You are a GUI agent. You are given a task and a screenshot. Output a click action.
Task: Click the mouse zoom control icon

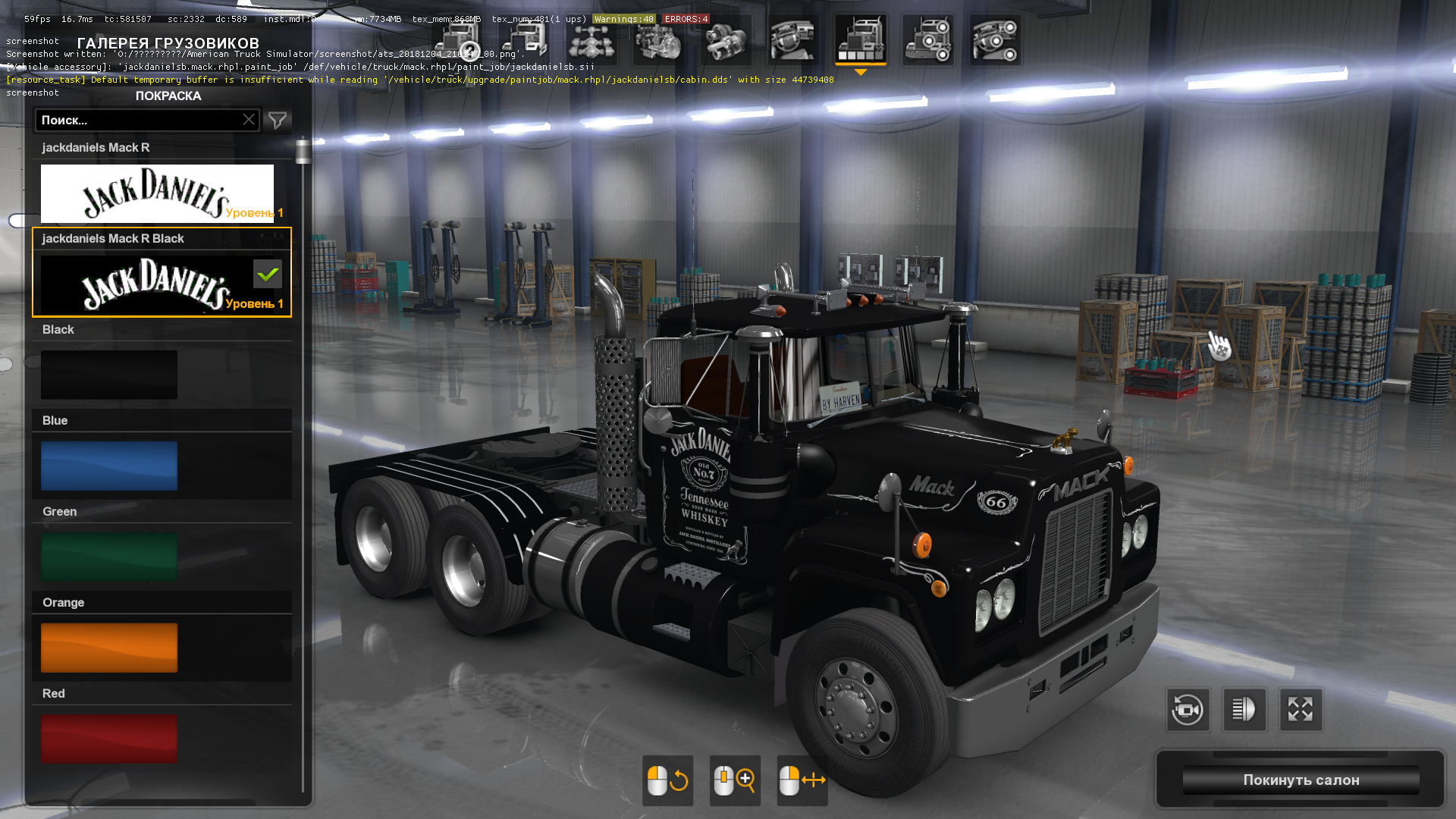(734, 780)
